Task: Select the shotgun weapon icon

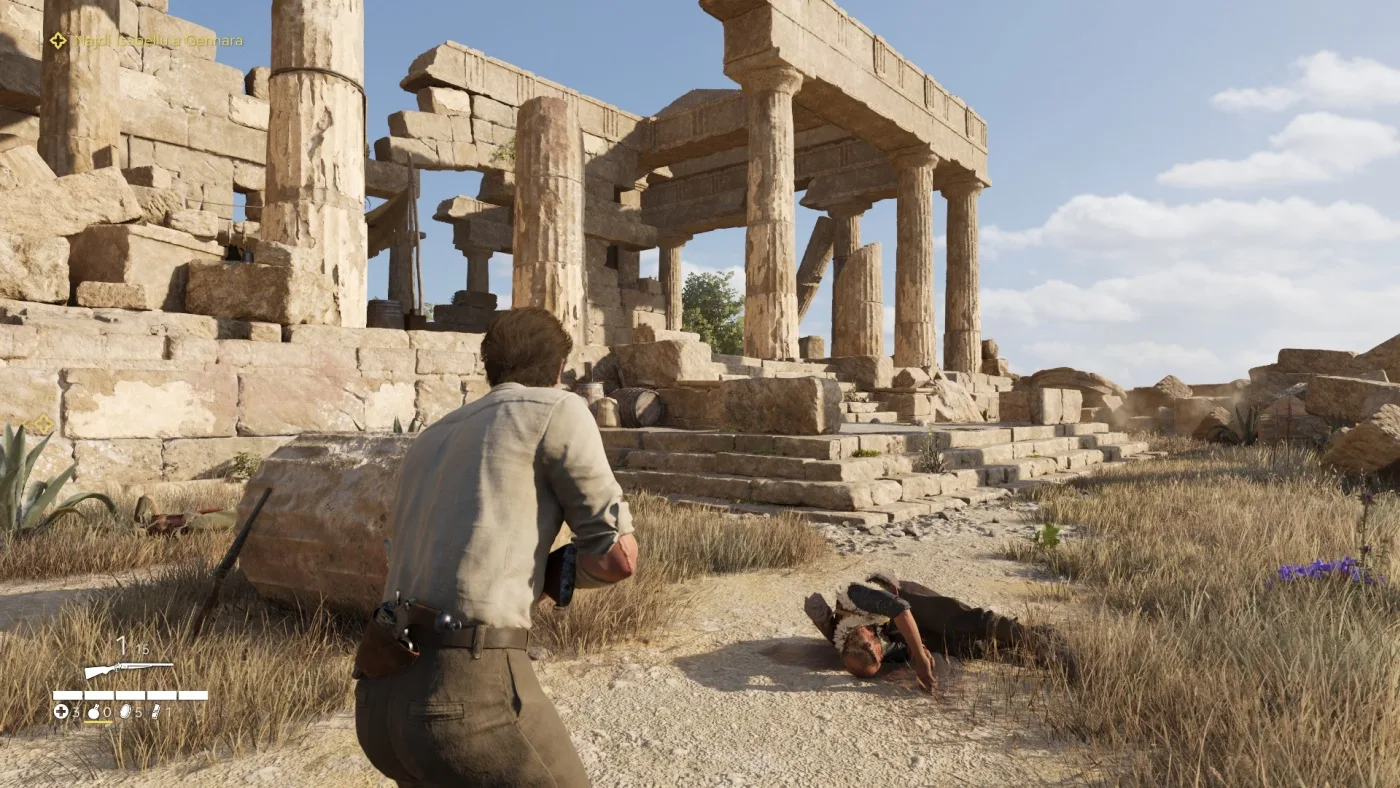Action: point(128,669)
